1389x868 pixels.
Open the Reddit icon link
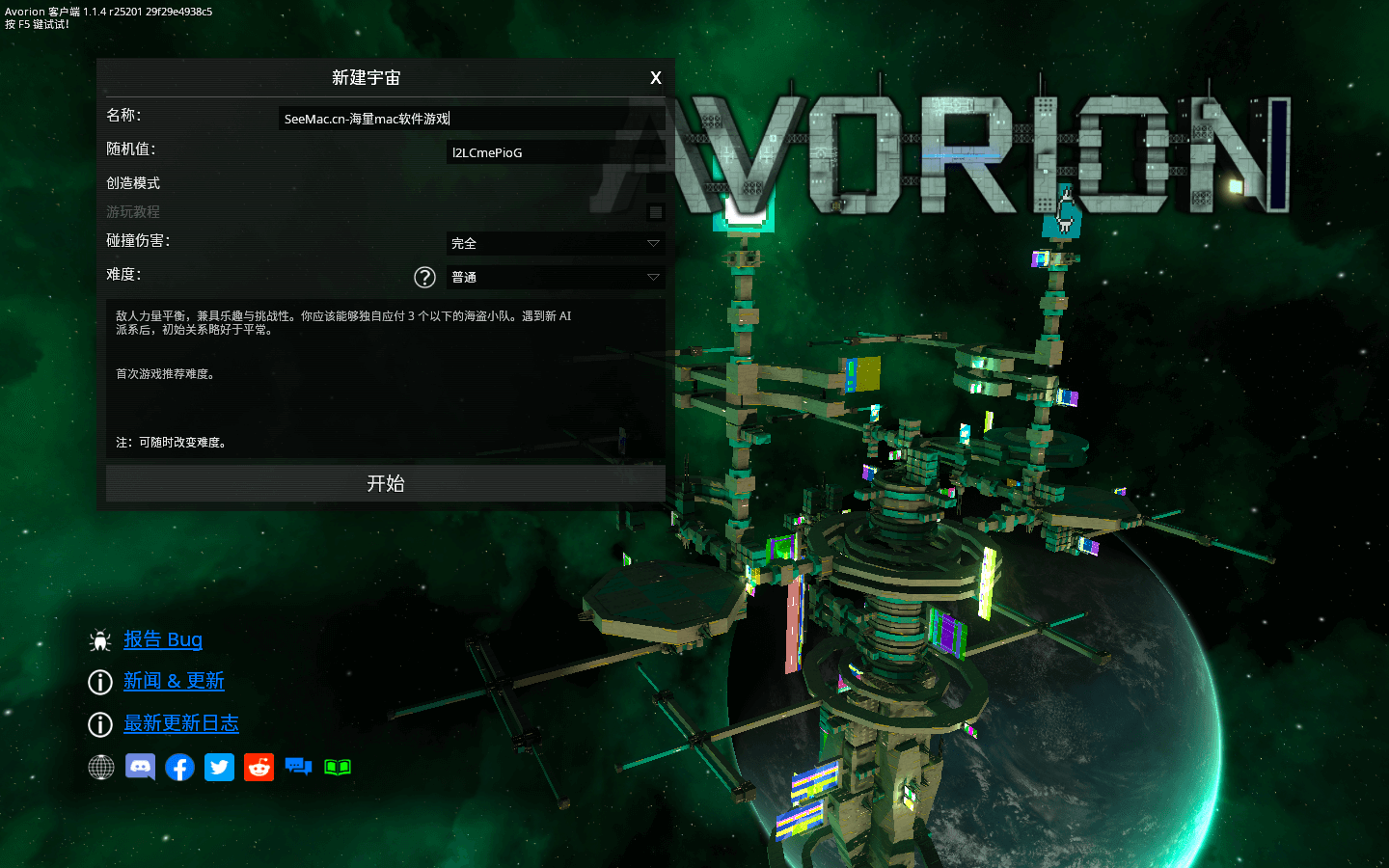pyautogui.click(x=259, y=767)
